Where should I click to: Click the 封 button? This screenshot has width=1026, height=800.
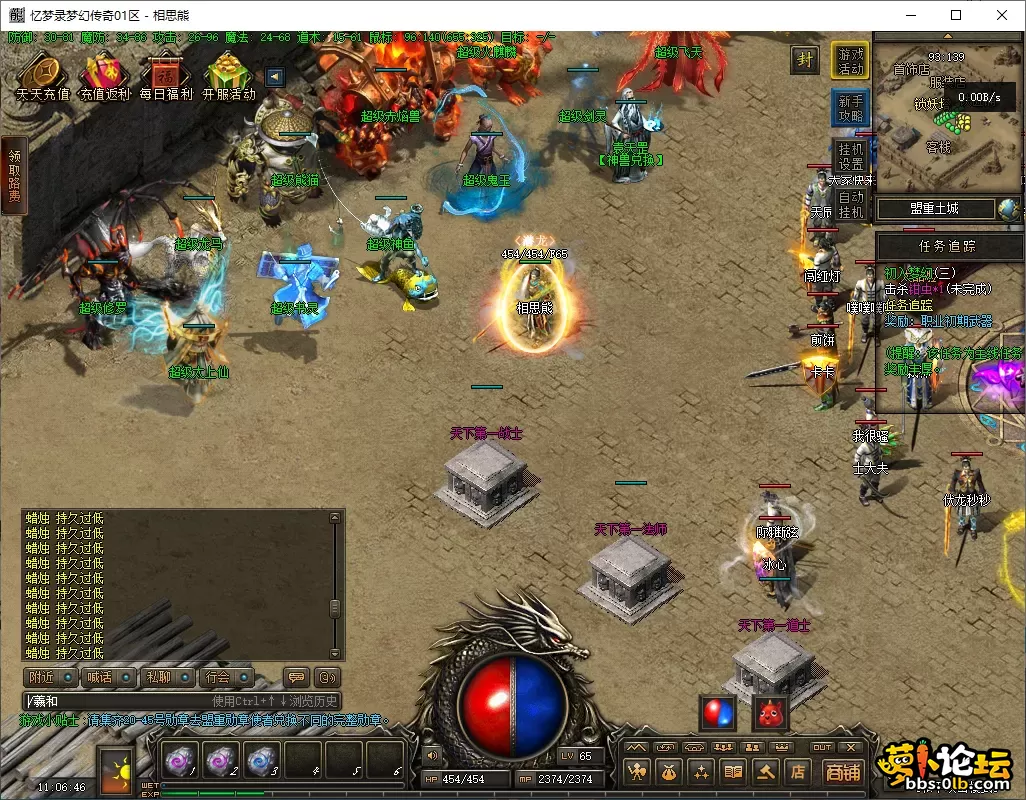point(805,59)
